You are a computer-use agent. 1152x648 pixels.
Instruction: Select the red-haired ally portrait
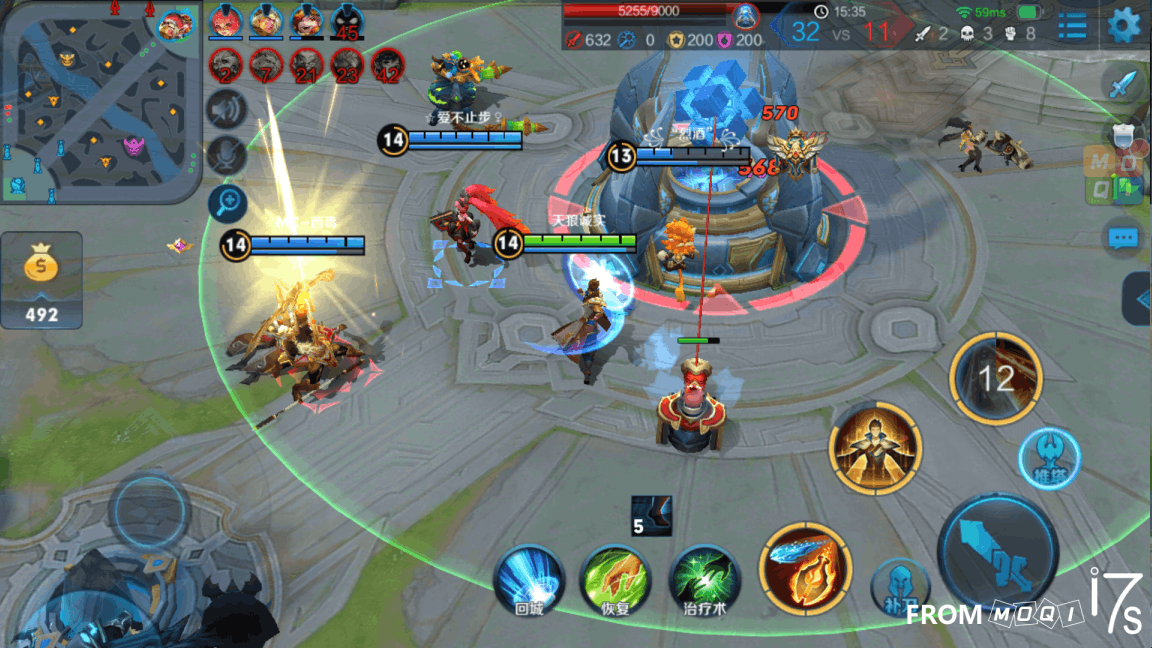226,21
